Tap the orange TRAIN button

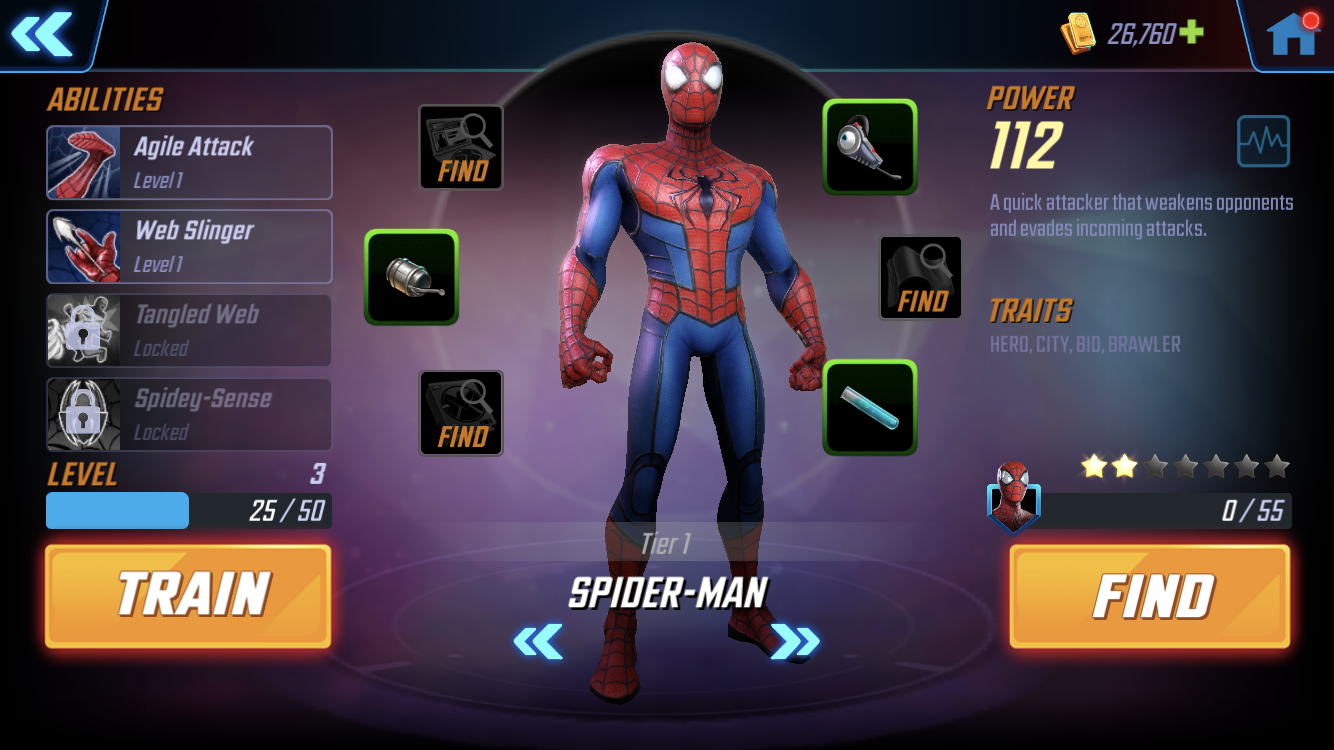(x=188, y=595)
